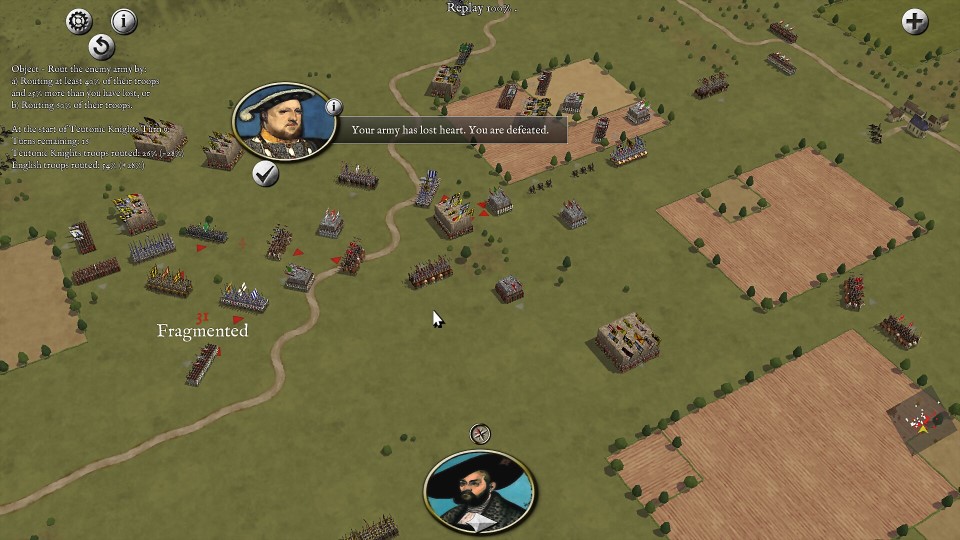Select the black-hatted general portrait at the bottom
Image resolution: width=960 pixels, height=540 pixels.
[479, 490]
